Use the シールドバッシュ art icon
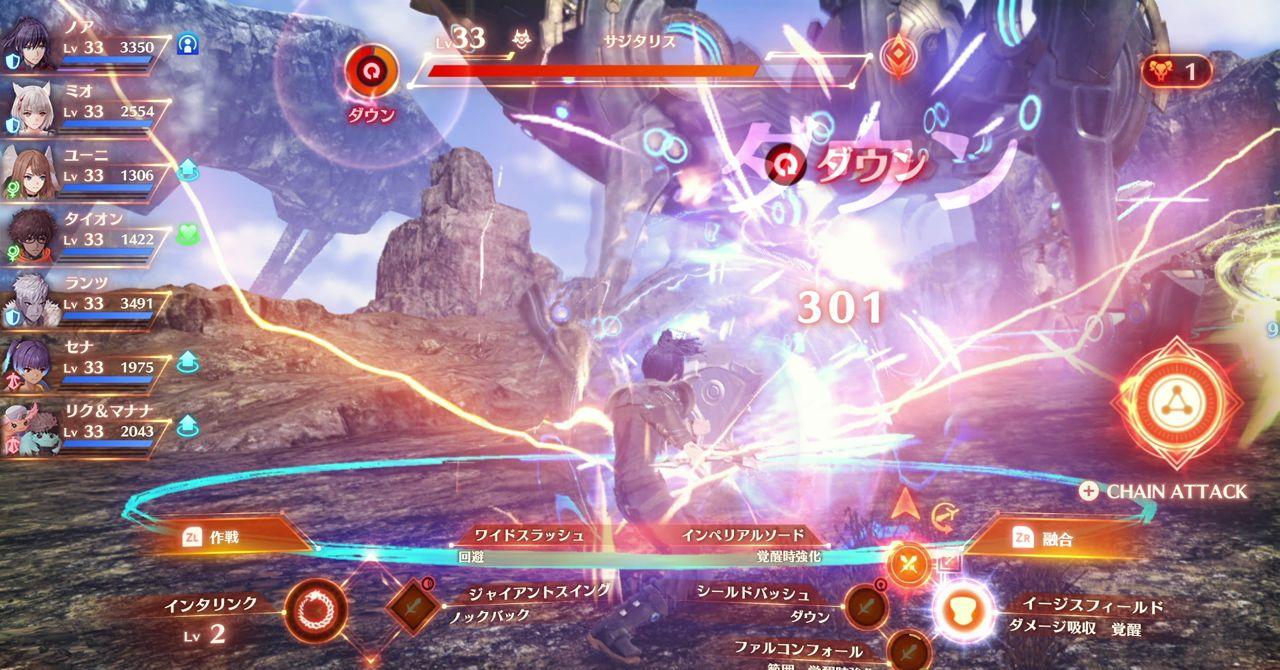The height and width of the screenshot is (670, 1280). pyautogui.click(x=865, y=606)
